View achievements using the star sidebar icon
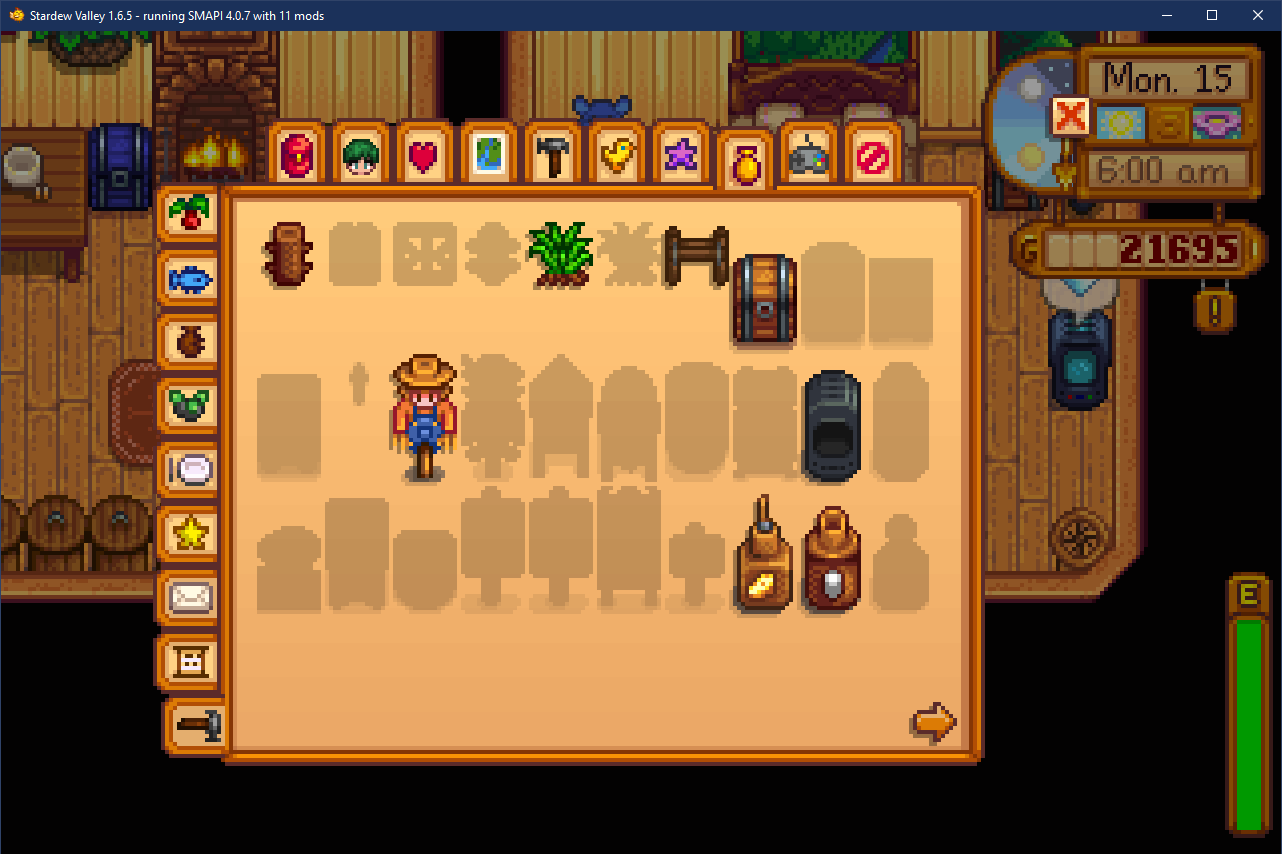 click(x=189, y=534)
